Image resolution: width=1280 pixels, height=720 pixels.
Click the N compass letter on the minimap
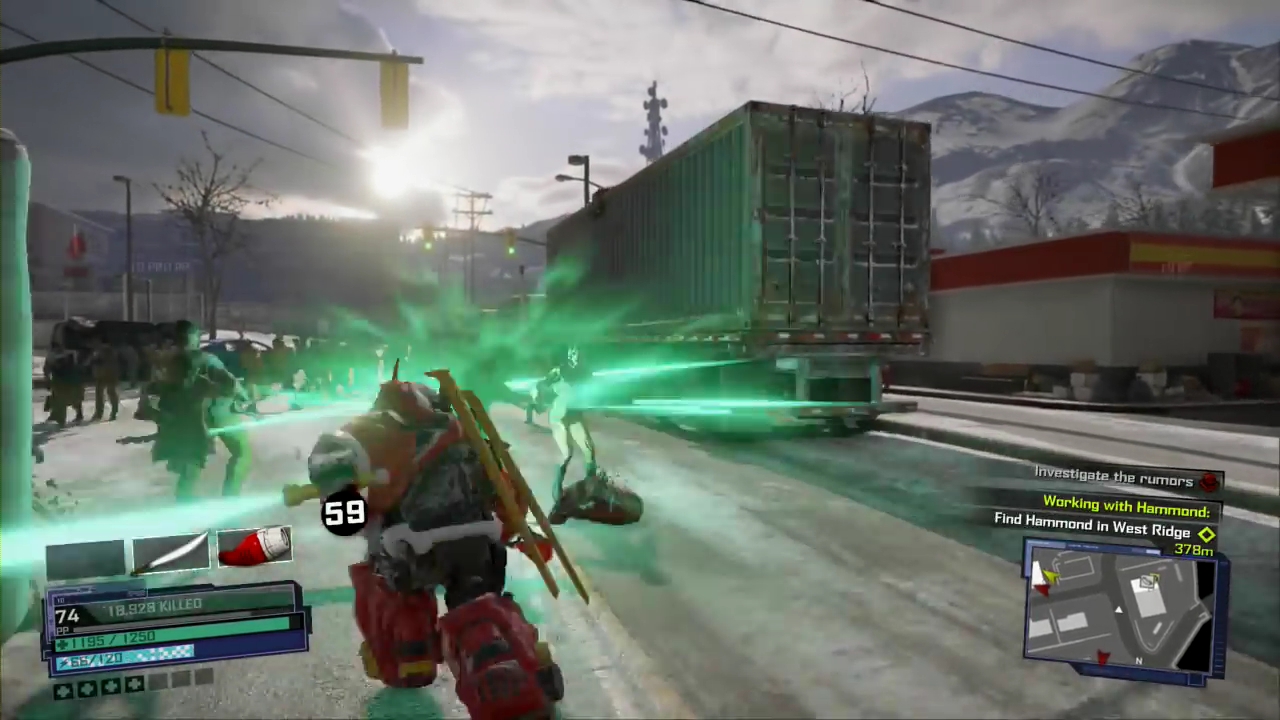click(1139, 660)
